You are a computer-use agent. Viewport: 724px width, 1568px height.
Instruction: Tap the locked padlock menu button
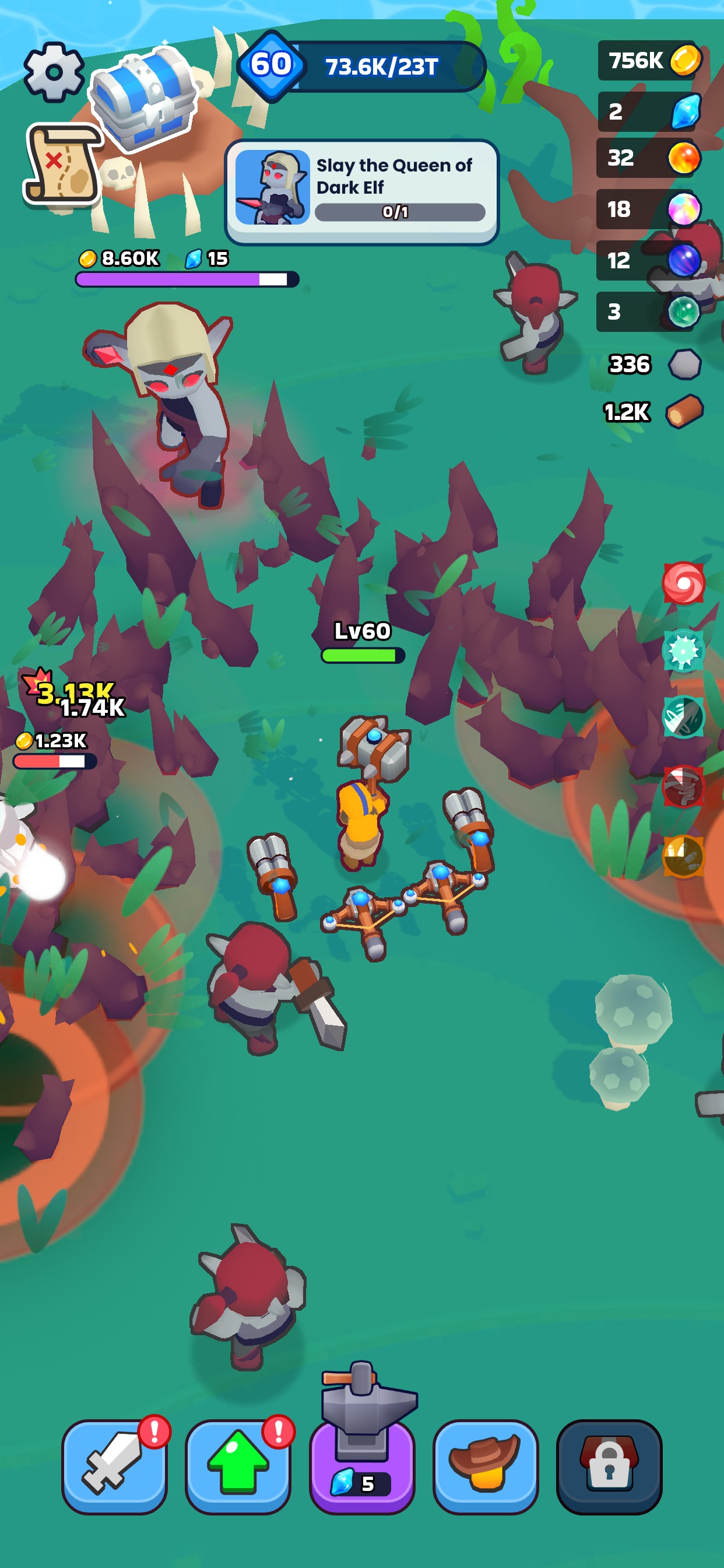(609, 1466)
